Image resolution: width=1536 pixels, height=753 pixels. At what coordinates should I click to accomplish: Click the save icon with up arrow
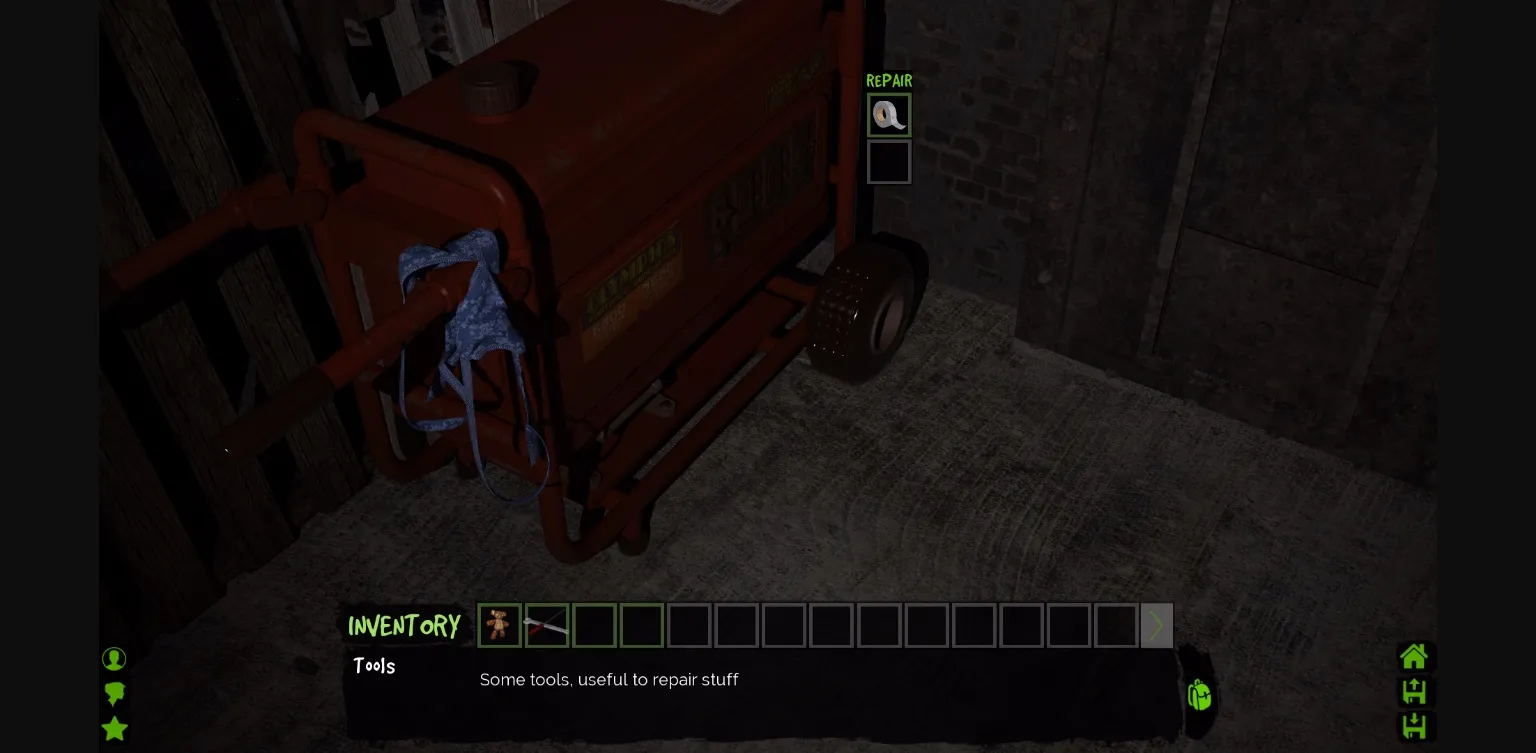pyautogui.click(x=1414, y=691)
